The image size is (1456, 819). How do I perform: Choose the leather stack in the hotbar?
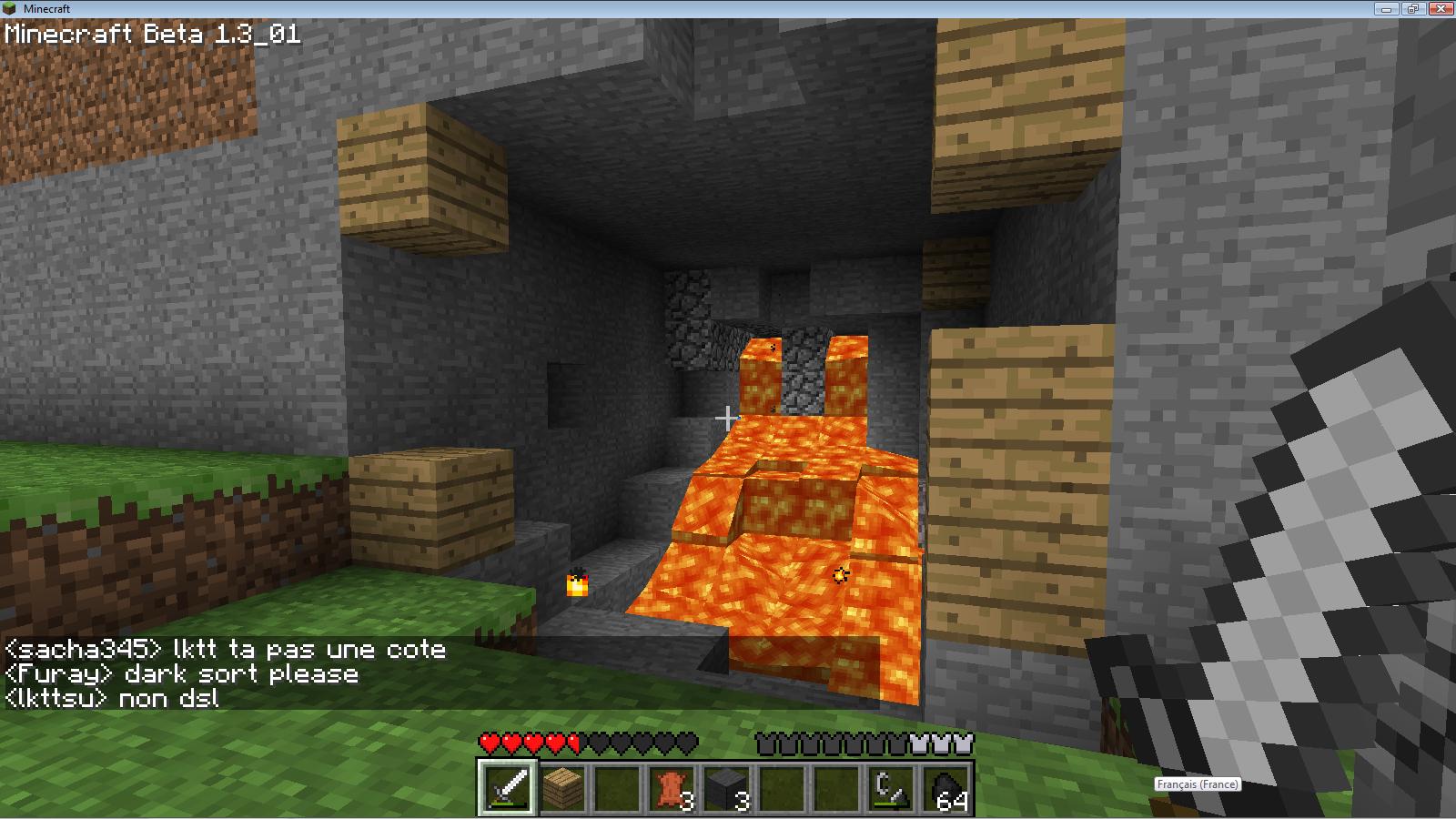(672, 787)
